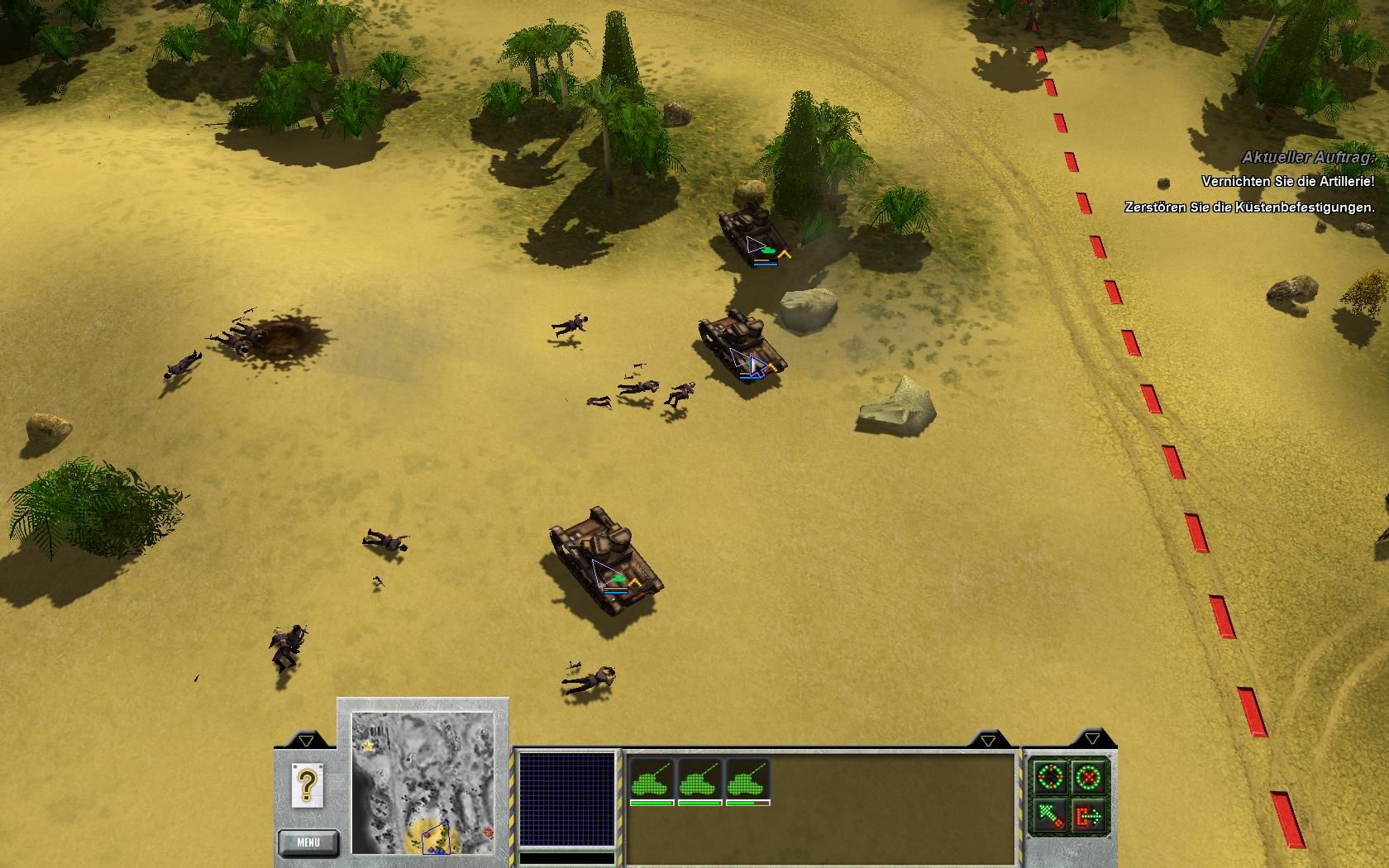Select the first tank unit portrait
This screenshot has width=1389, height=868.
pos(652,779)
